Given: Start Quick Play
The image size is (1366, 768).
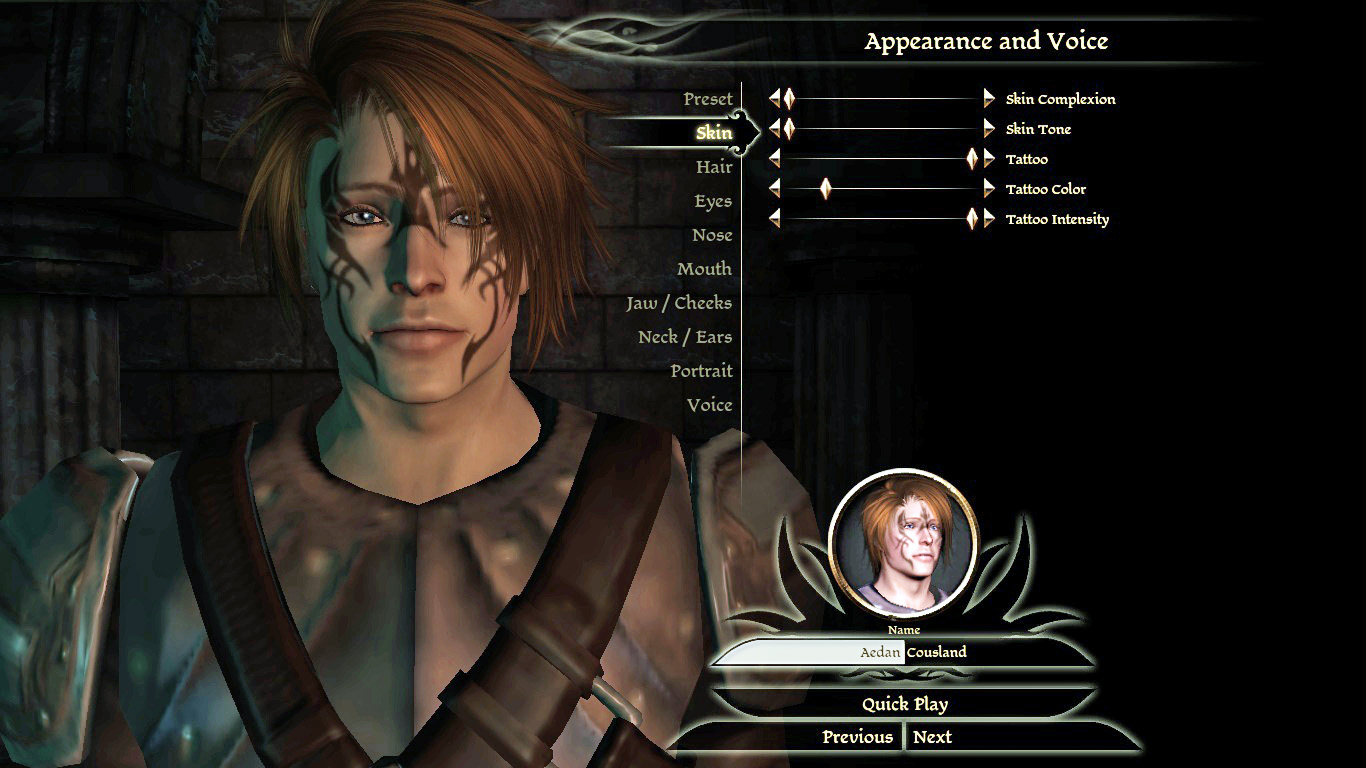Looking at the screenshot, I should point(904,704).
